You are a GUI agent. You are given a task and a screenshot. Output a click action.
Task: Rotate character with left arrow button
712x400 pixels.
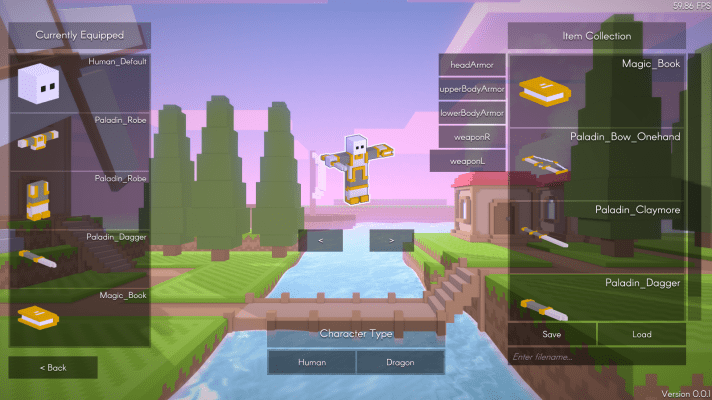[x=320, y=240]
